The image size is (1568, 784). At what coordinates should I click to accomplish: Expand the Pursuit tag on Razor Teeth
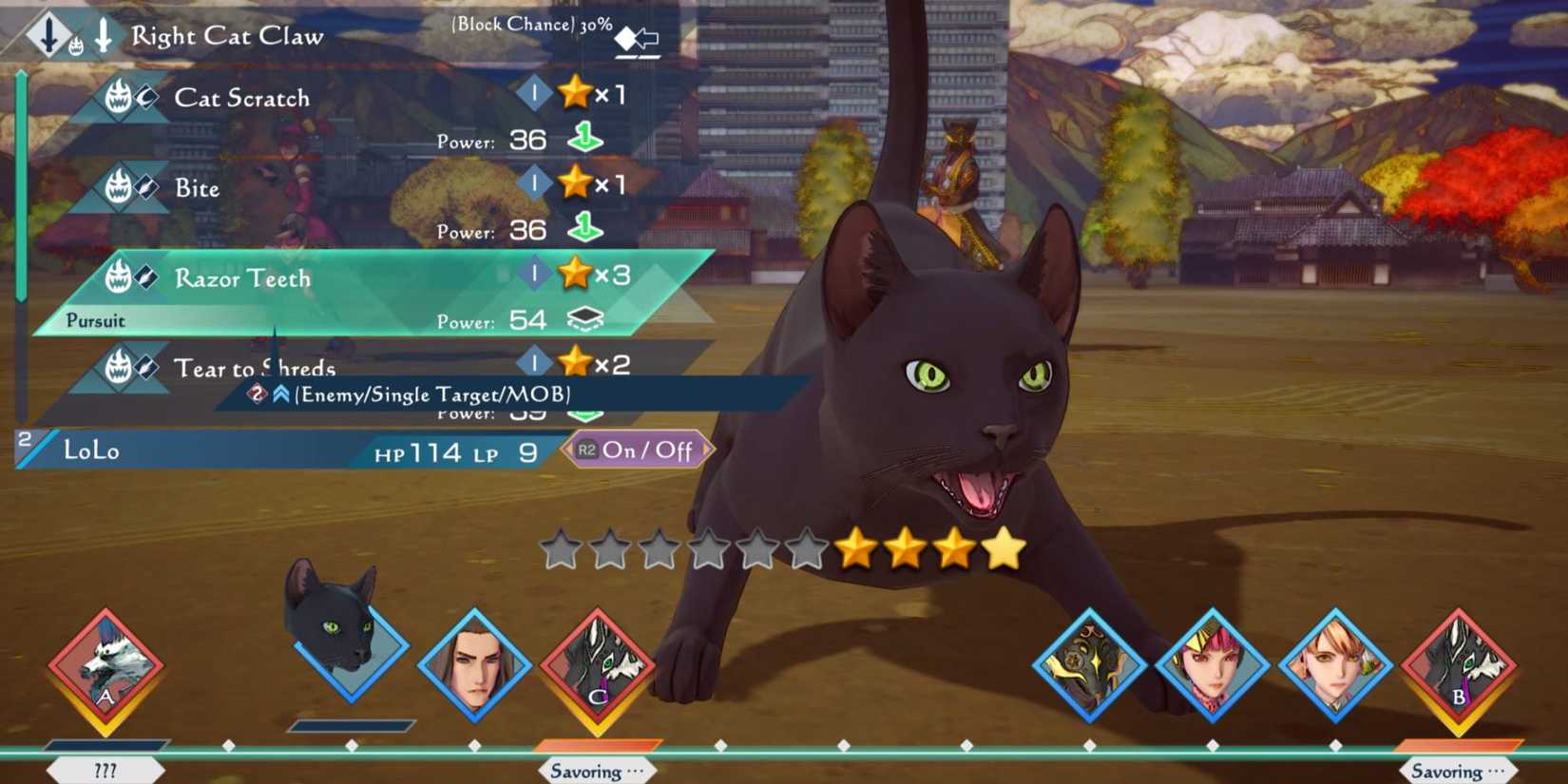click(93, 321)
